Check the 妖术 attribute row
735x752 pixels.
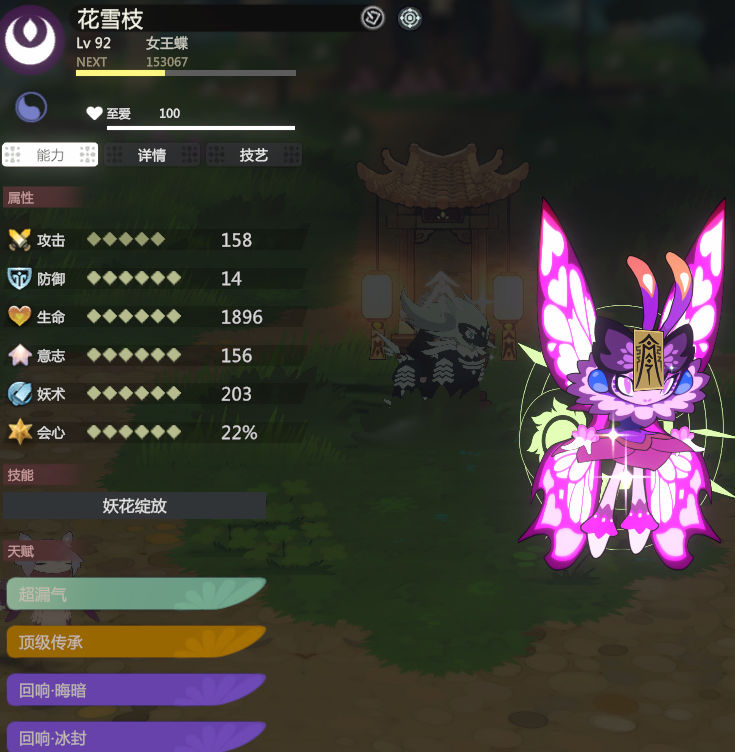click(x=155, y=394)
